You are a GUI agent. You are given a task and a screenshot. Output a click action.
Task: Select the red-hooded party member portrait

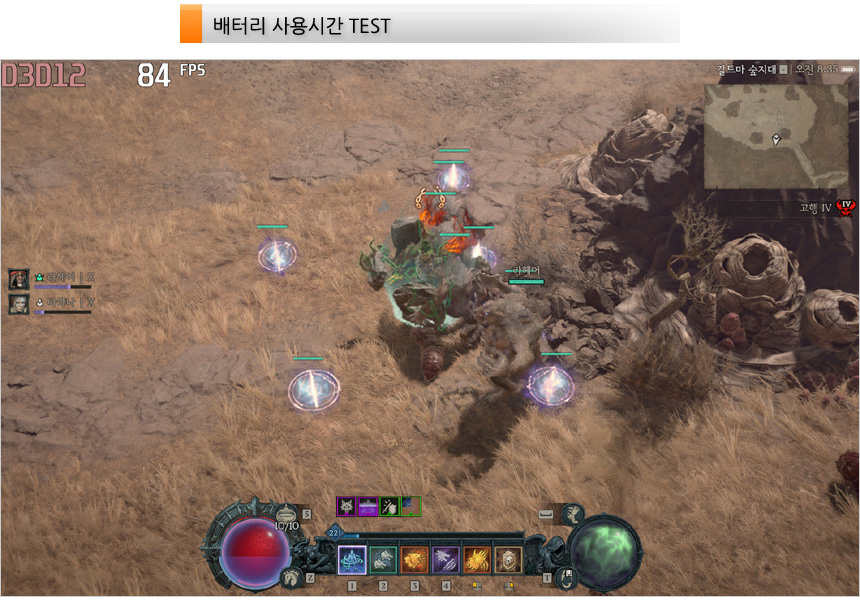pos(19,279)
